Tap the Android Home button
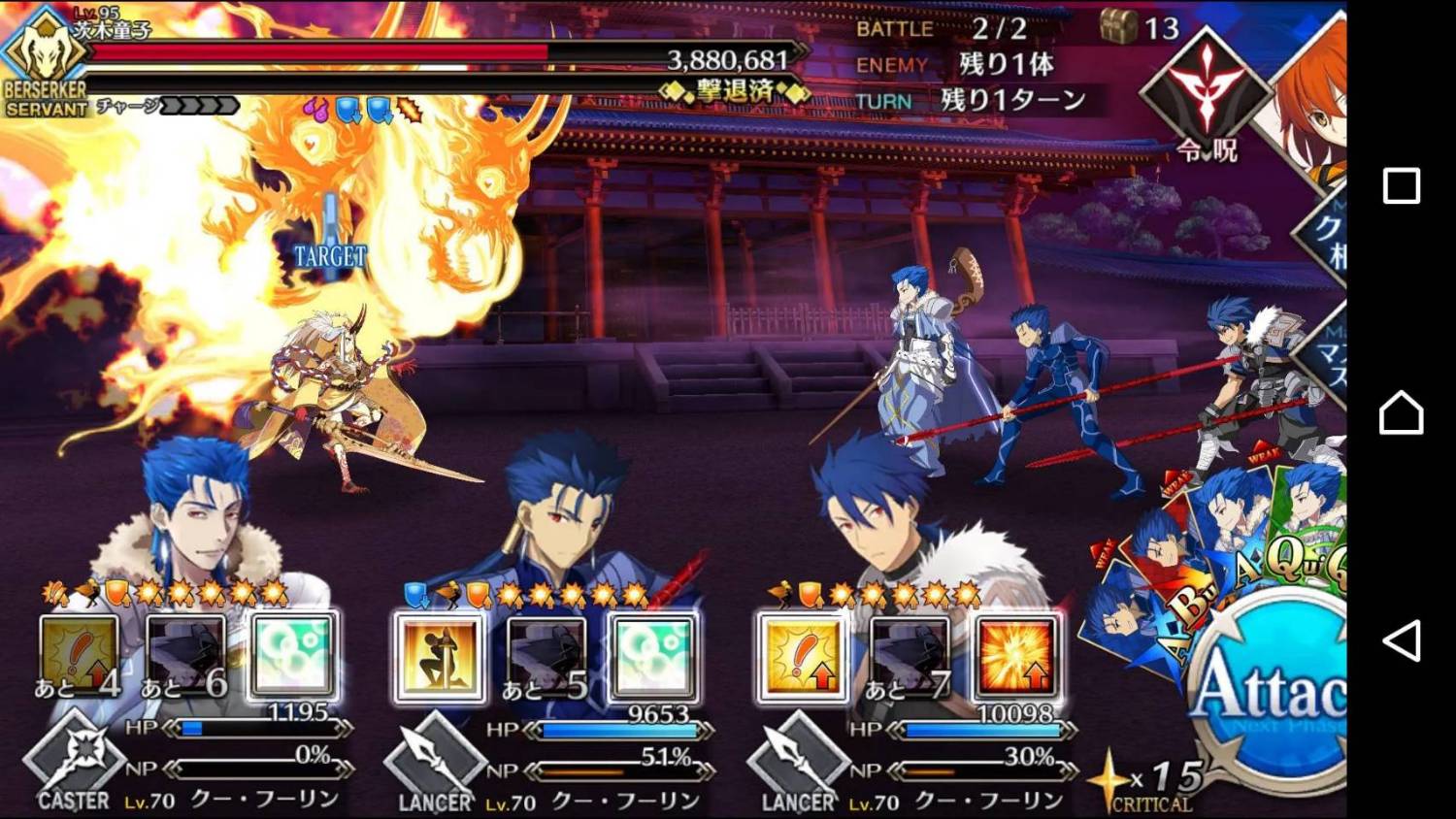Viewport: 1456px width, 819px height. coord(1401,413)
